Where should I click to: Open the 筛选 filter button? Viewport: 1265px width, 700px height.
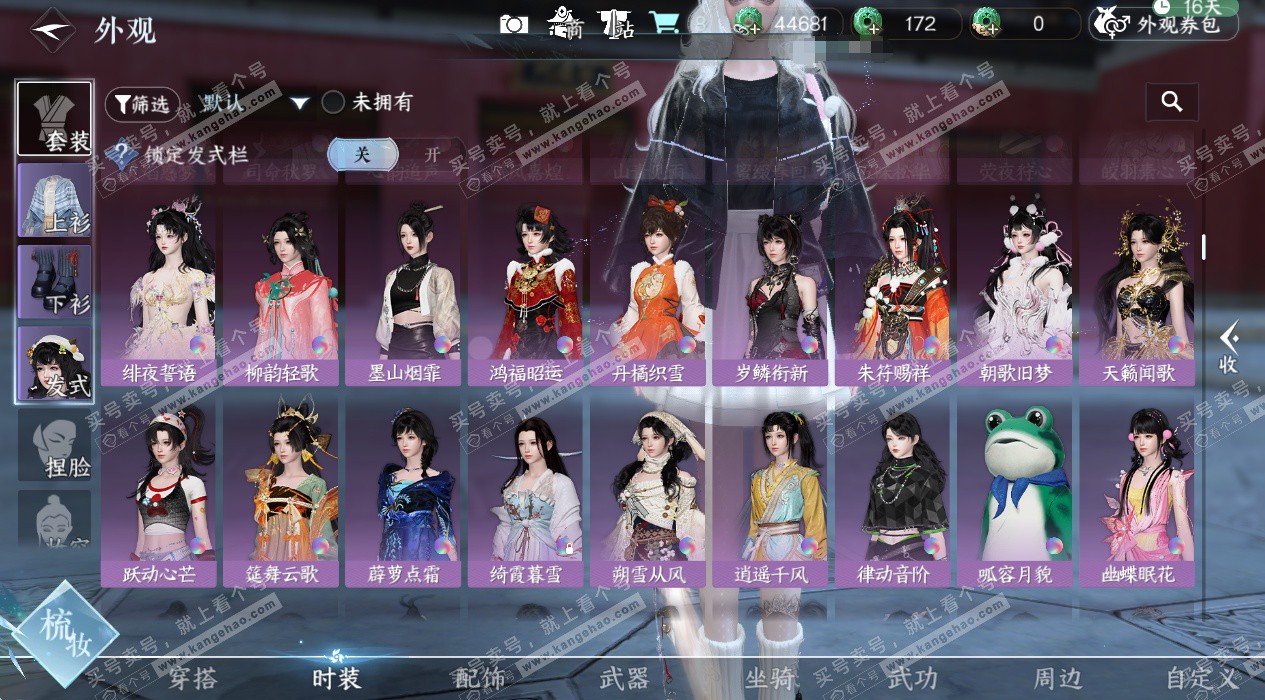click(142, 103)
